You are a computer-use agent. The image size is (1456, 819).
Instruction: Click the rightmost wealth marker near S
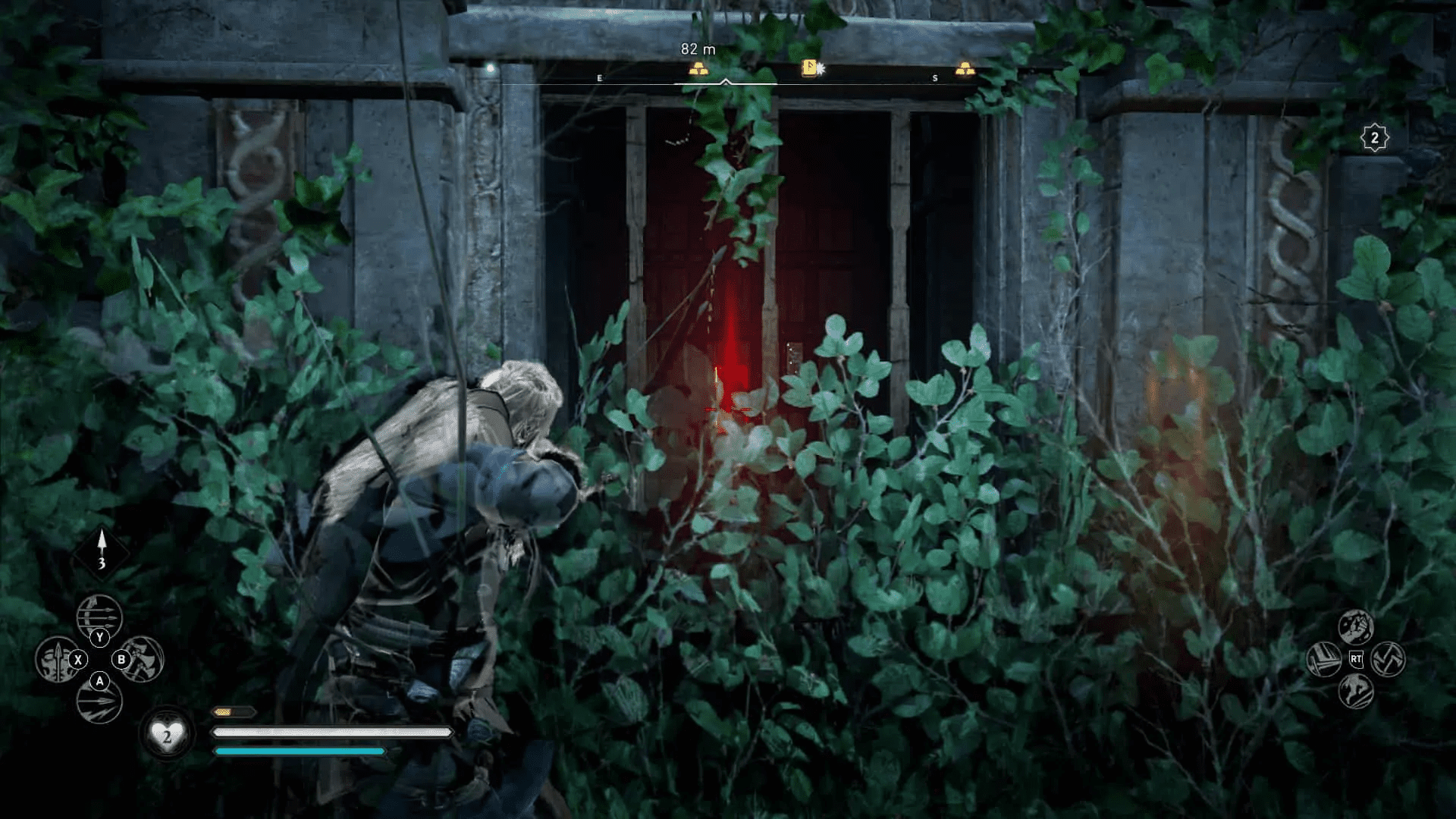coord(965,67)
